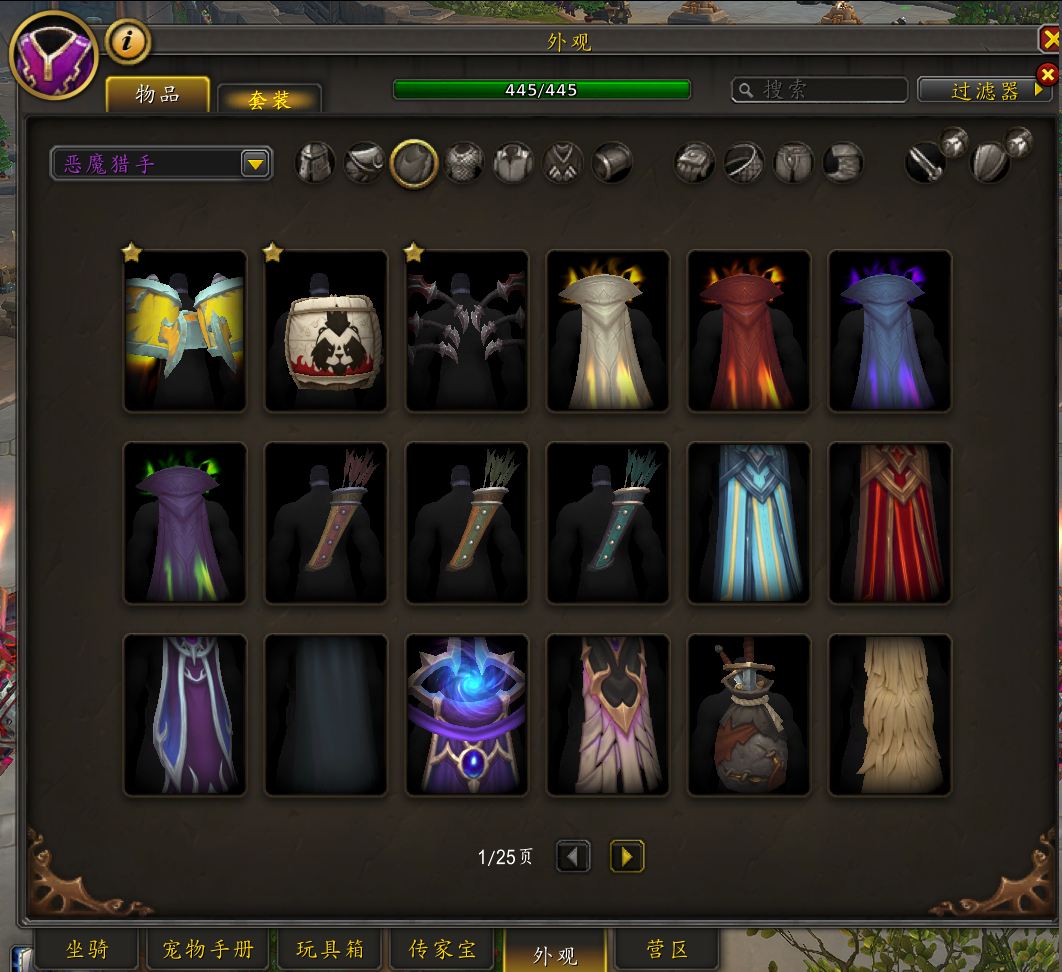Image resolution: width=1062 pixels, height=972 pixels.
Task: Open the 宠物手册 pet journal tab
Action: pos(208,949)
